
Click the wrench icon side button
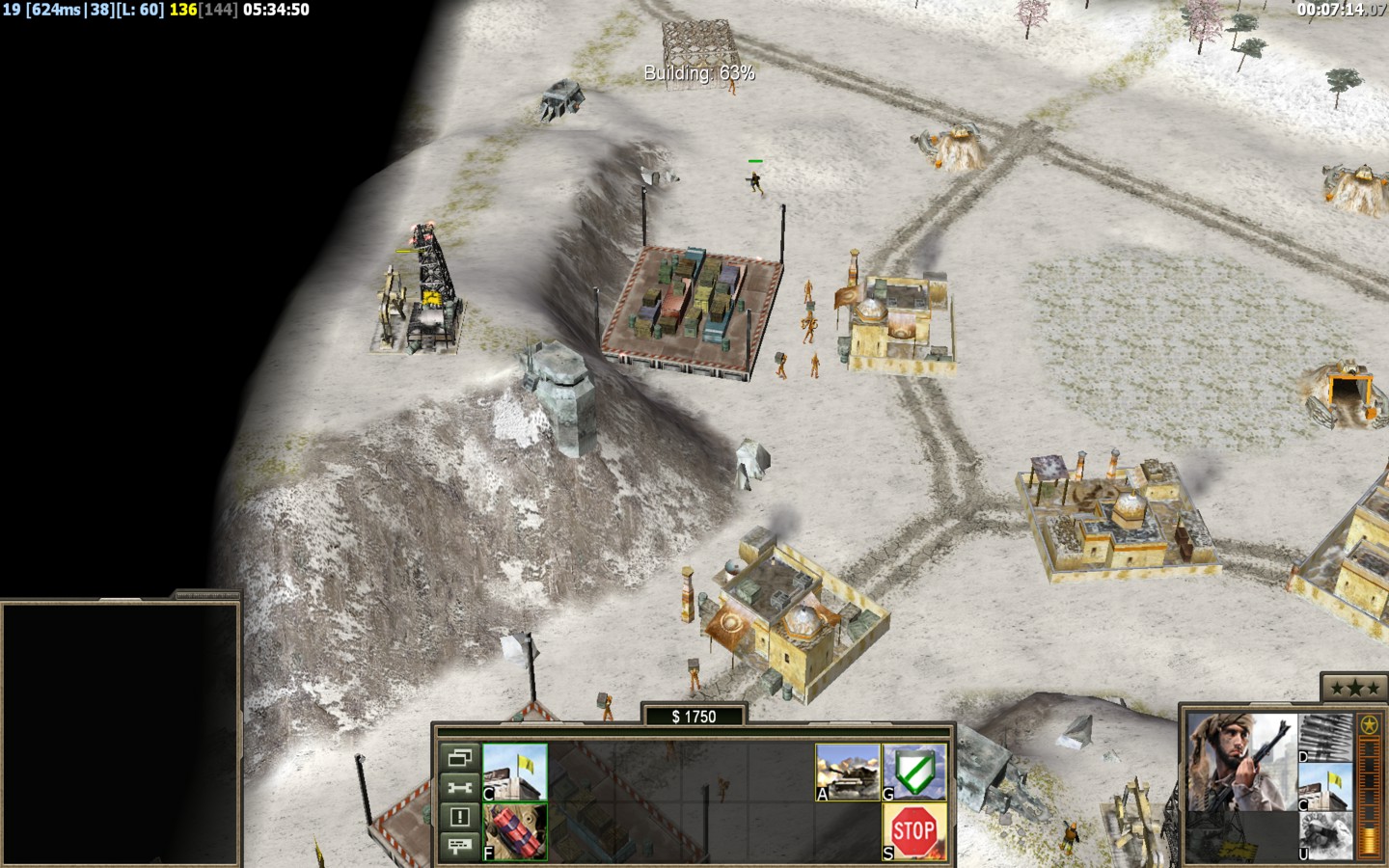(x=459, y=787)
